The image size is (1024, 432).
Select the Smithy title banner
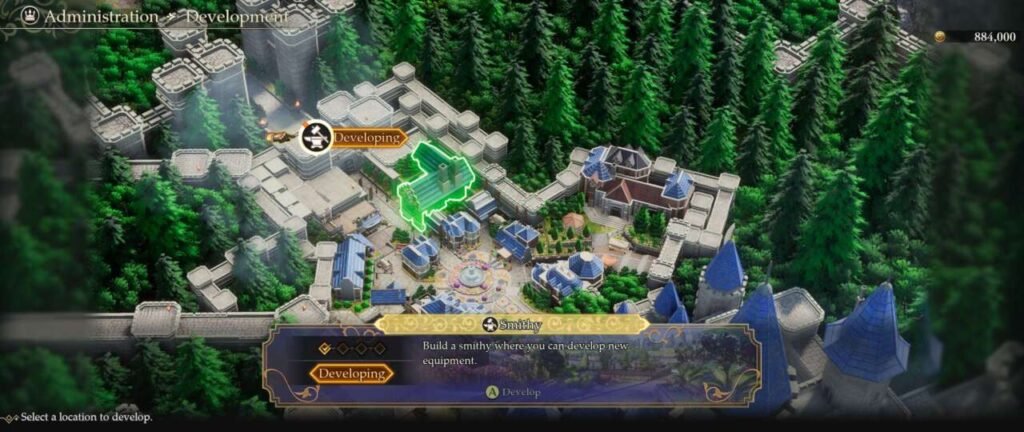click(512, 324)
